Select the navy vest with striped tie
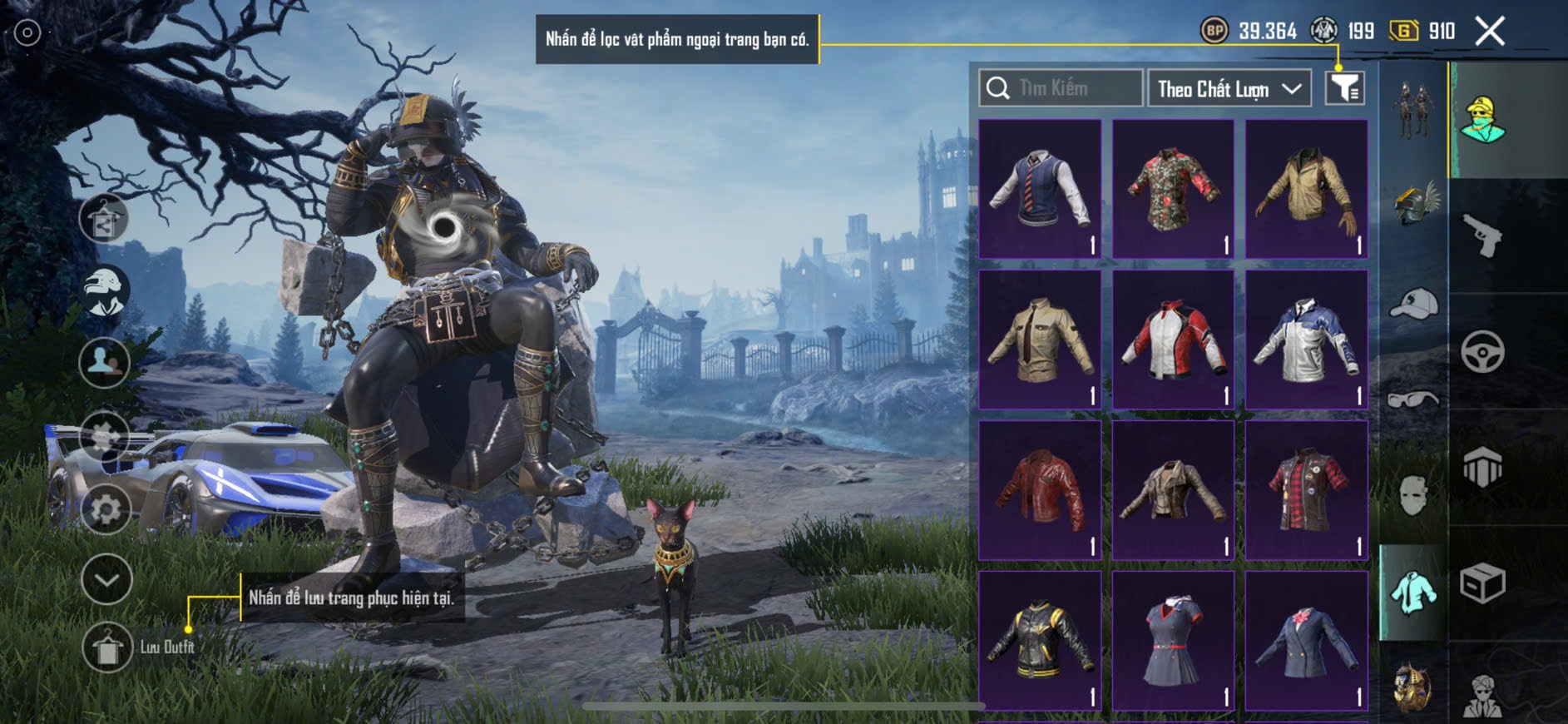This screenshot has height=724, width=1568. pyautogui.click(x=1040, y=189)
